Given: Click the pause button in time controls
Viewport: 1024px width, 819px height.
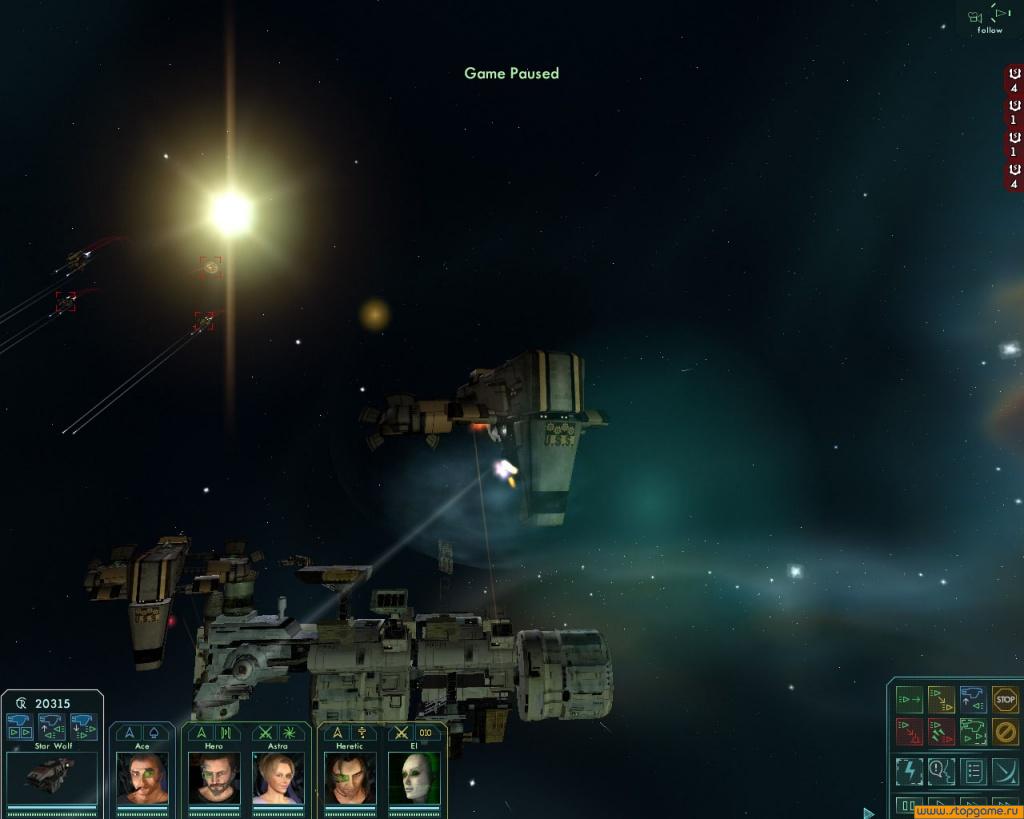Looking at the screenshot, I should 909,806.
